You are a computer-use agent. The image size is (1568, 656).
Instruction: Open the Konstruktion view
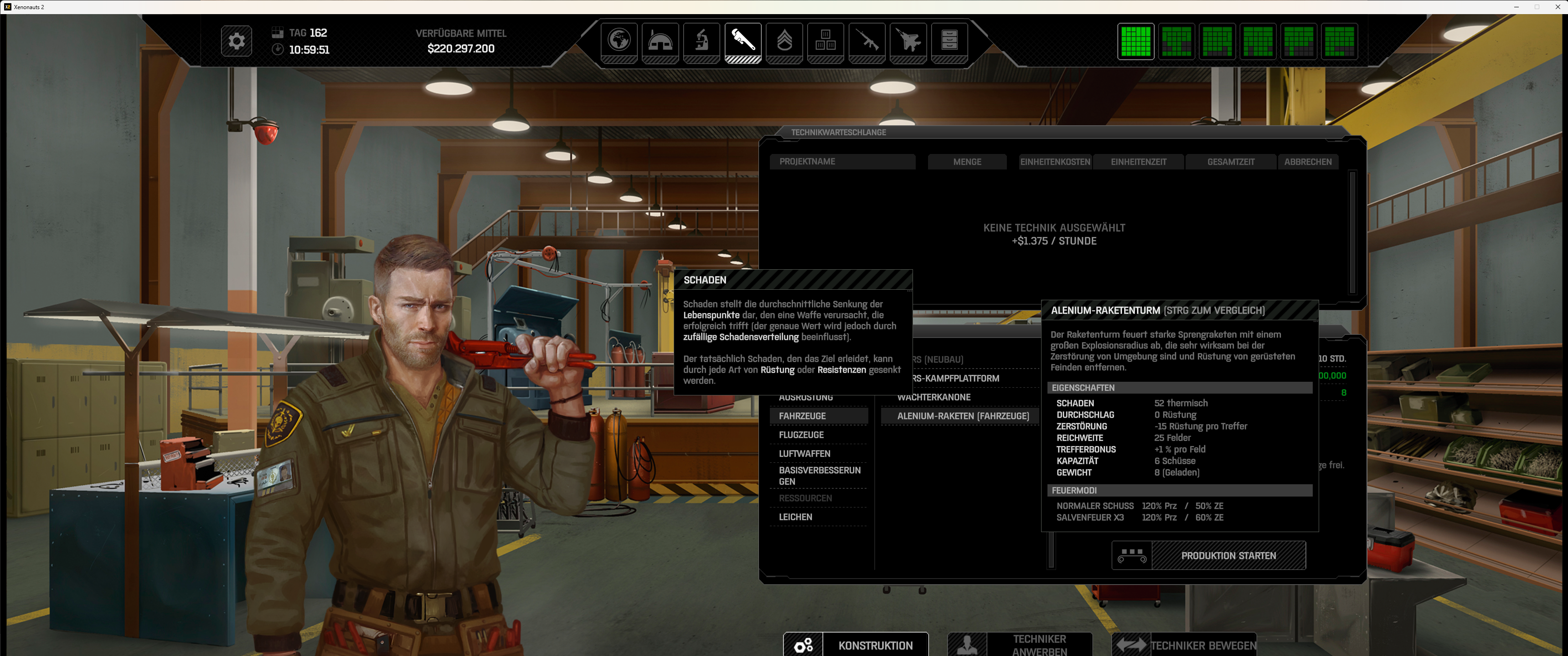(x=875, y=645)
